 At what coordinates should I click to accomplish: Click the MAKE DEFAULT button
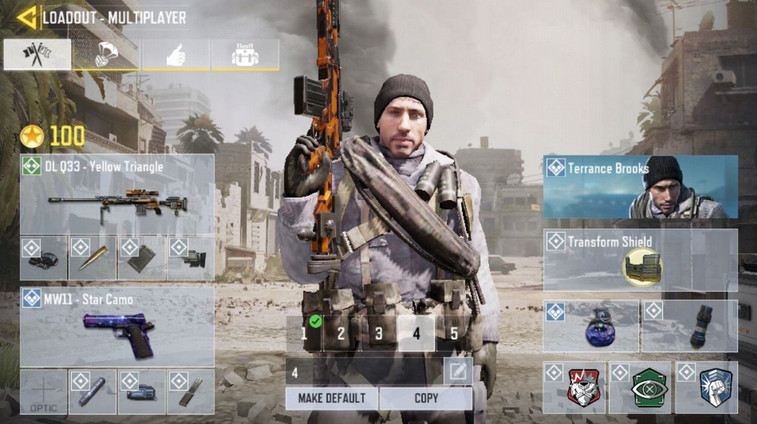click(x=332, y=398)
